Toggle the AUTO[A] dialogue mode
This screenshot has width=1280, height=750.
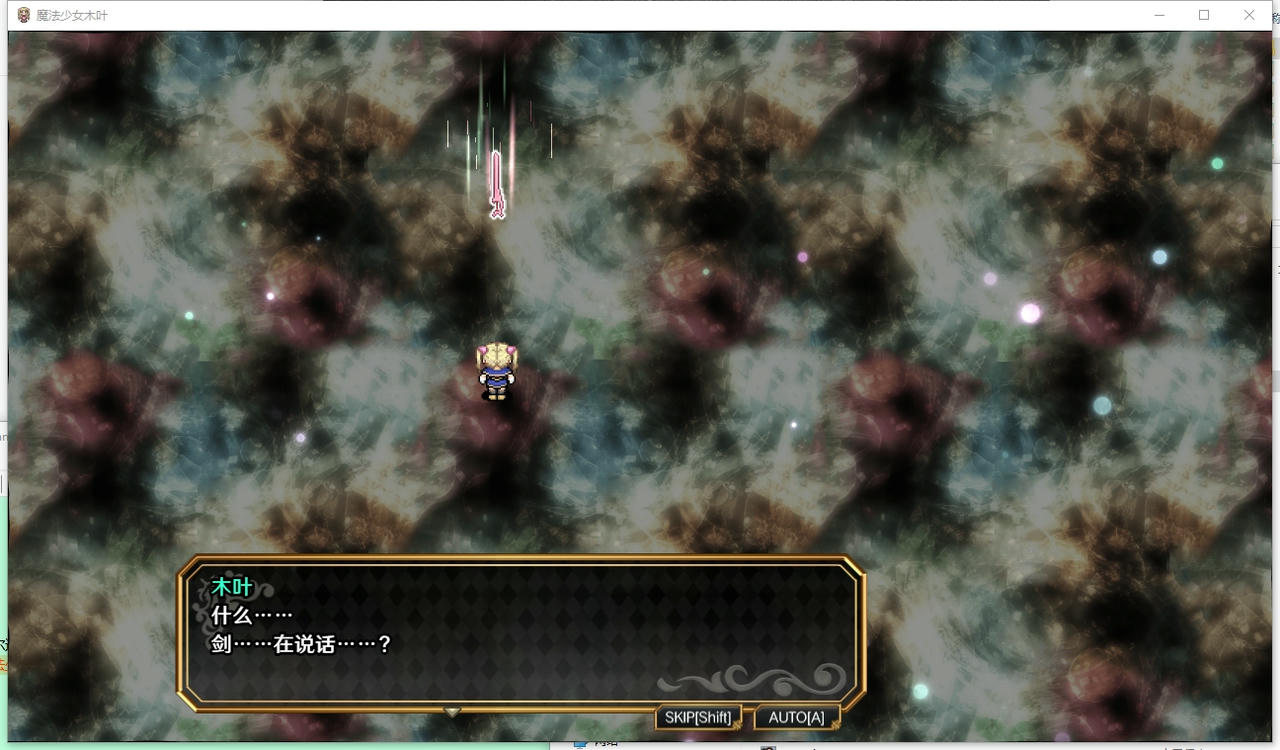[796, 717]
